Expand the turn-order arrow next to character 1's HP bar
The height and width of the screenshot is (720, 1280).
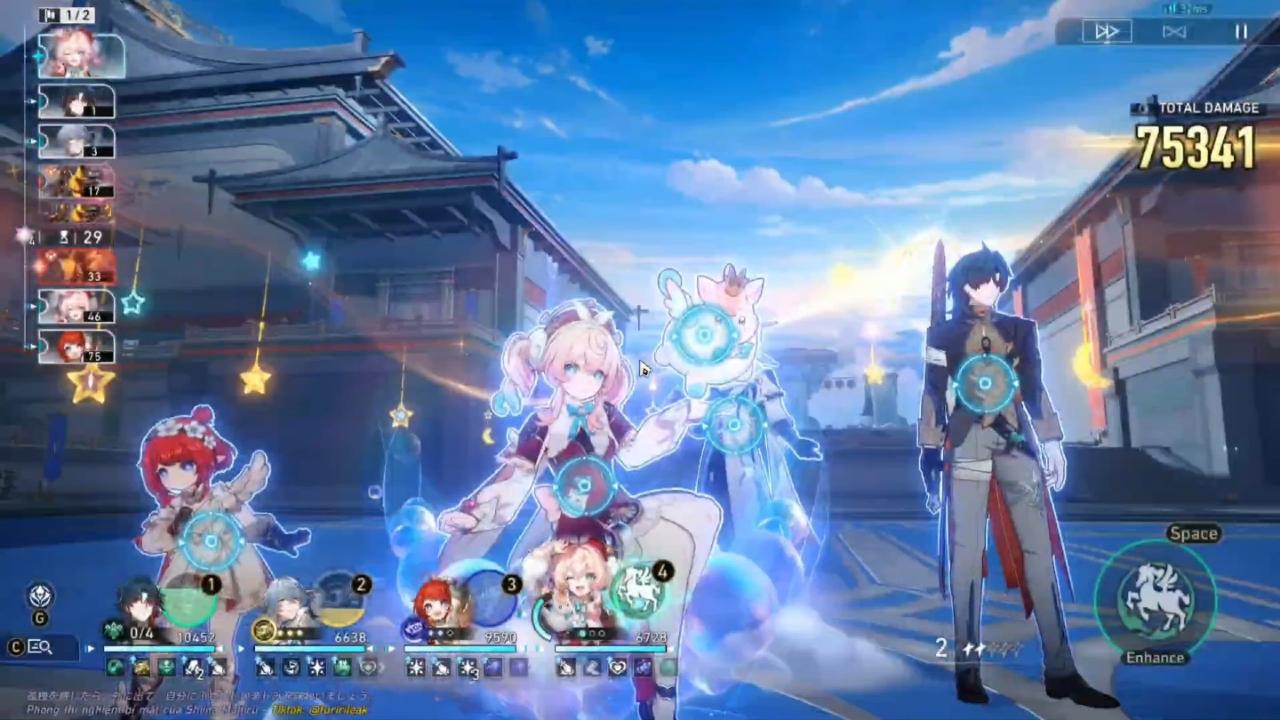click(x=243, y=647)
